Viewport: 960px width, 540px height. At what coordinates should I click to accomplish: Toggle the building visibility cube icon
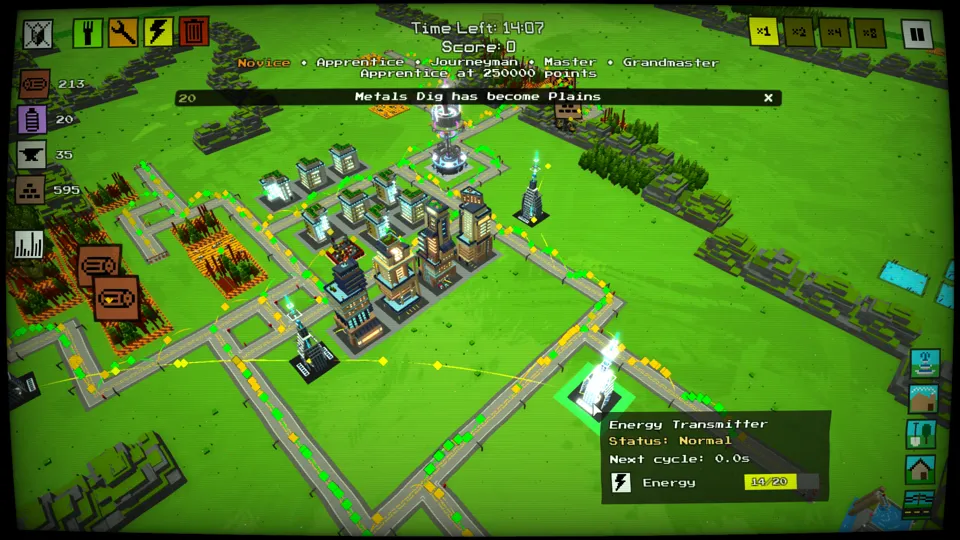point(37,33)
